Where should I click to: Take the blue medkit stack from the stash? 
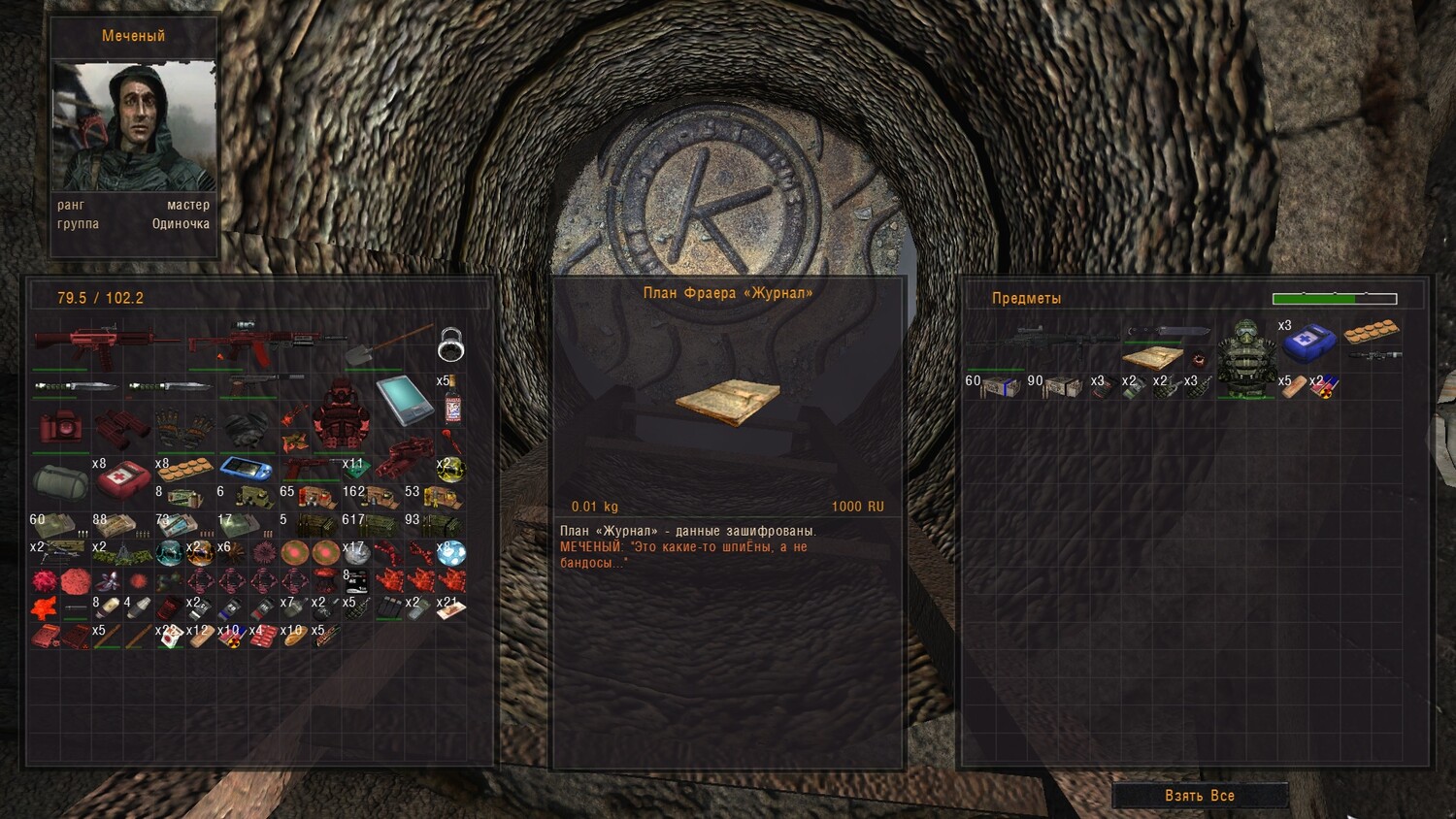[1308, 342]
